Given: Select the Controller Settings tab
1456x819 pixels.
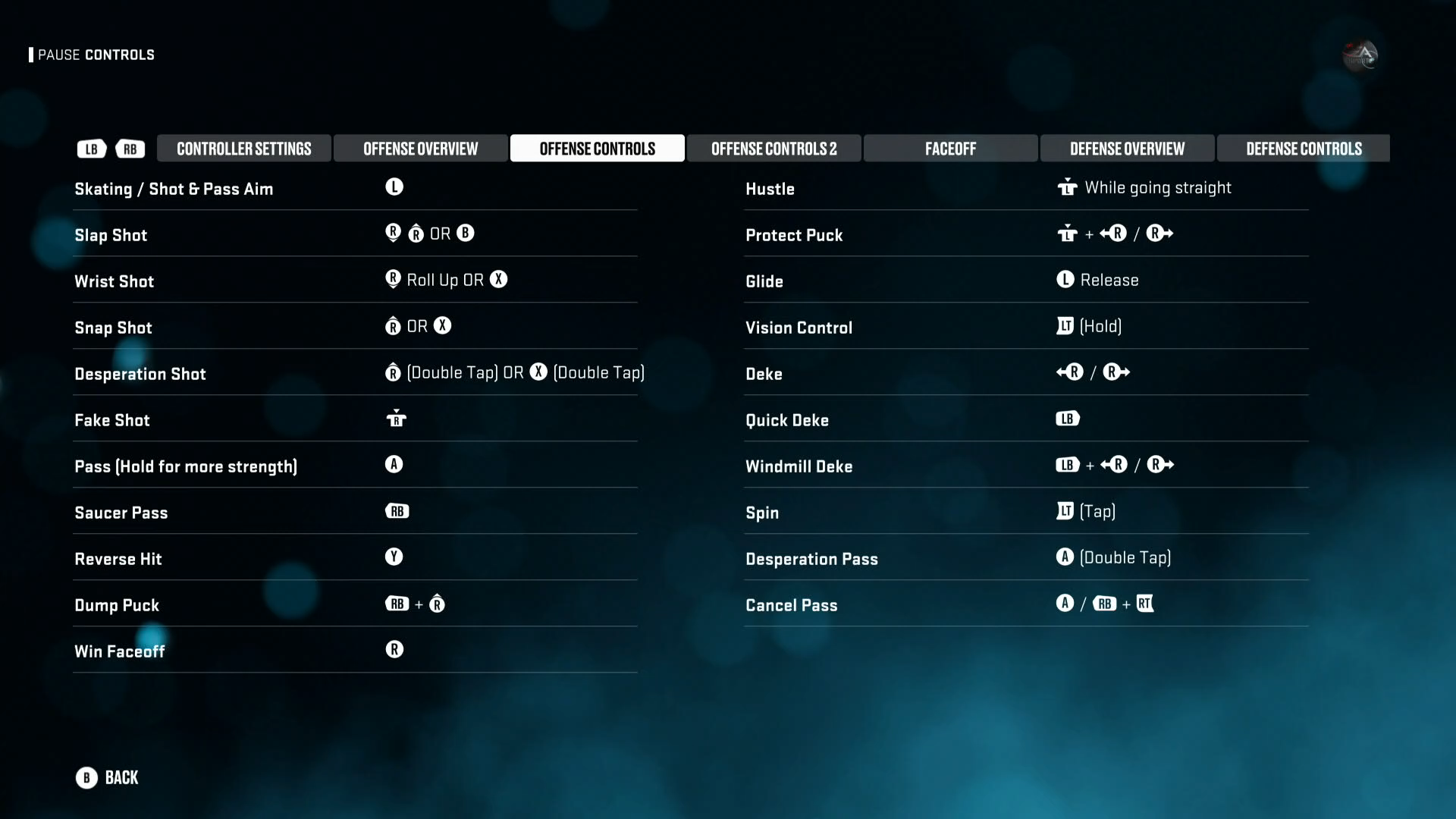Looking at the screenshot, I should (x=243, y=149).
